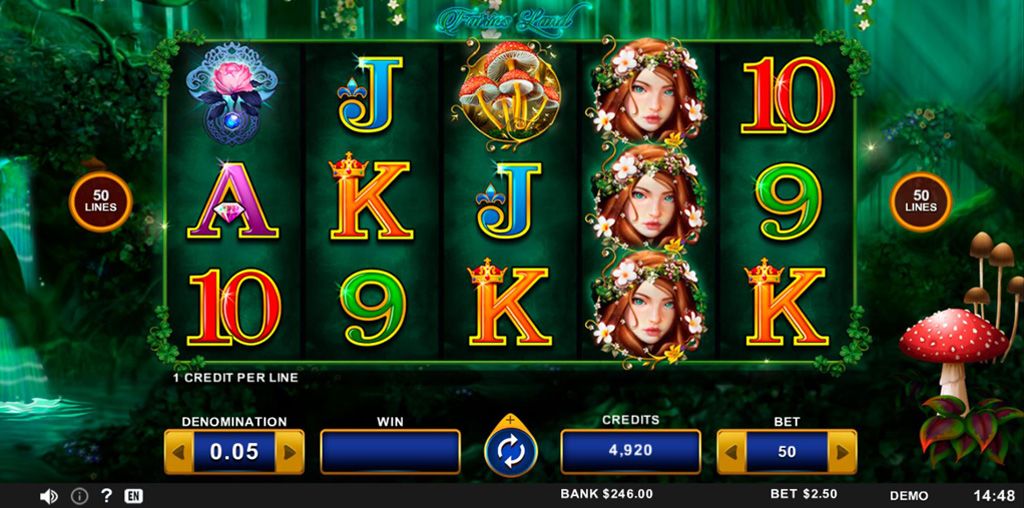
Task: Change language with the EN button
Action: tap(133, 496)
